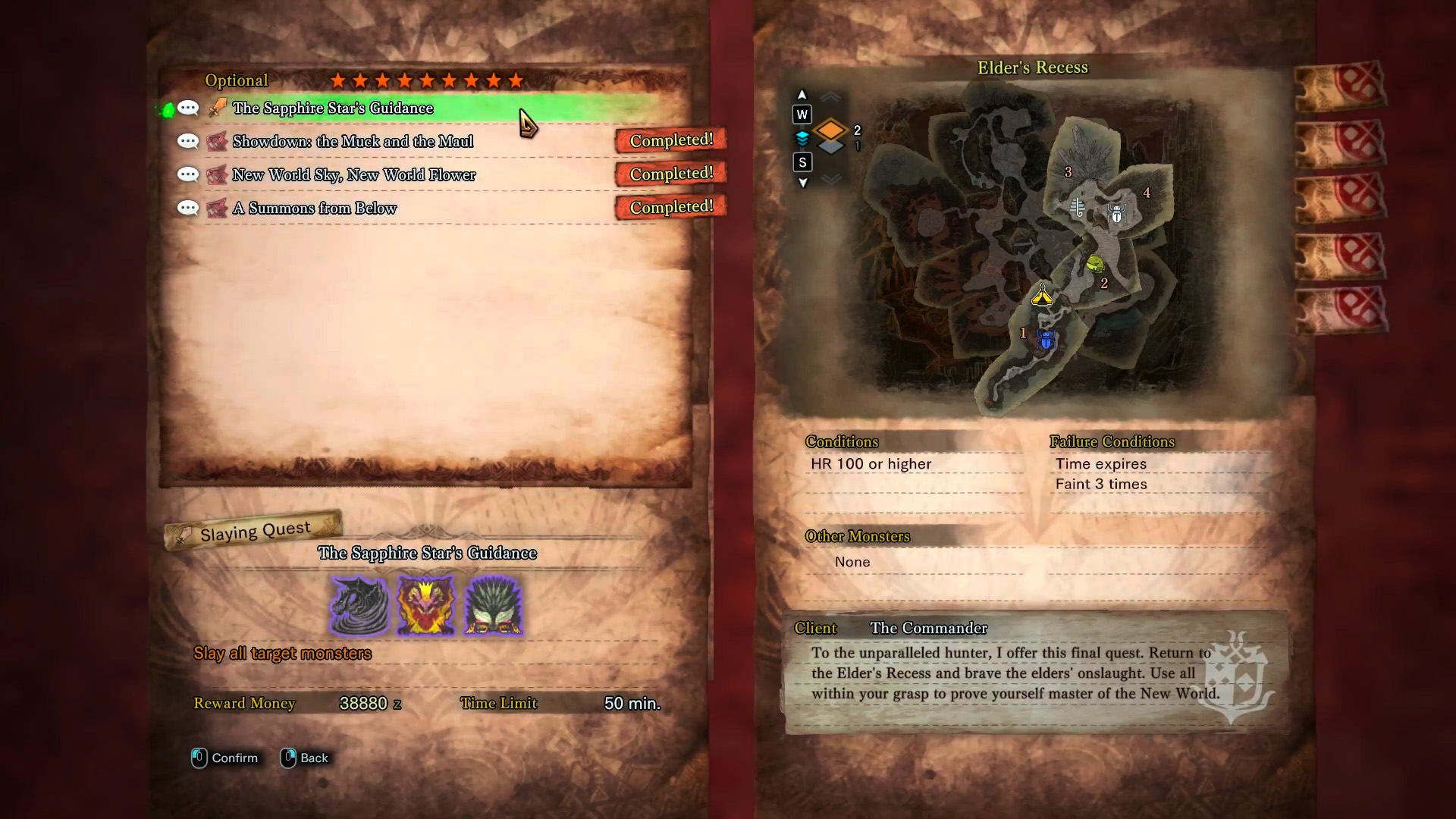1456x819 pixels.
Task: Toggle the W map level key
Action: click(802, 115)
